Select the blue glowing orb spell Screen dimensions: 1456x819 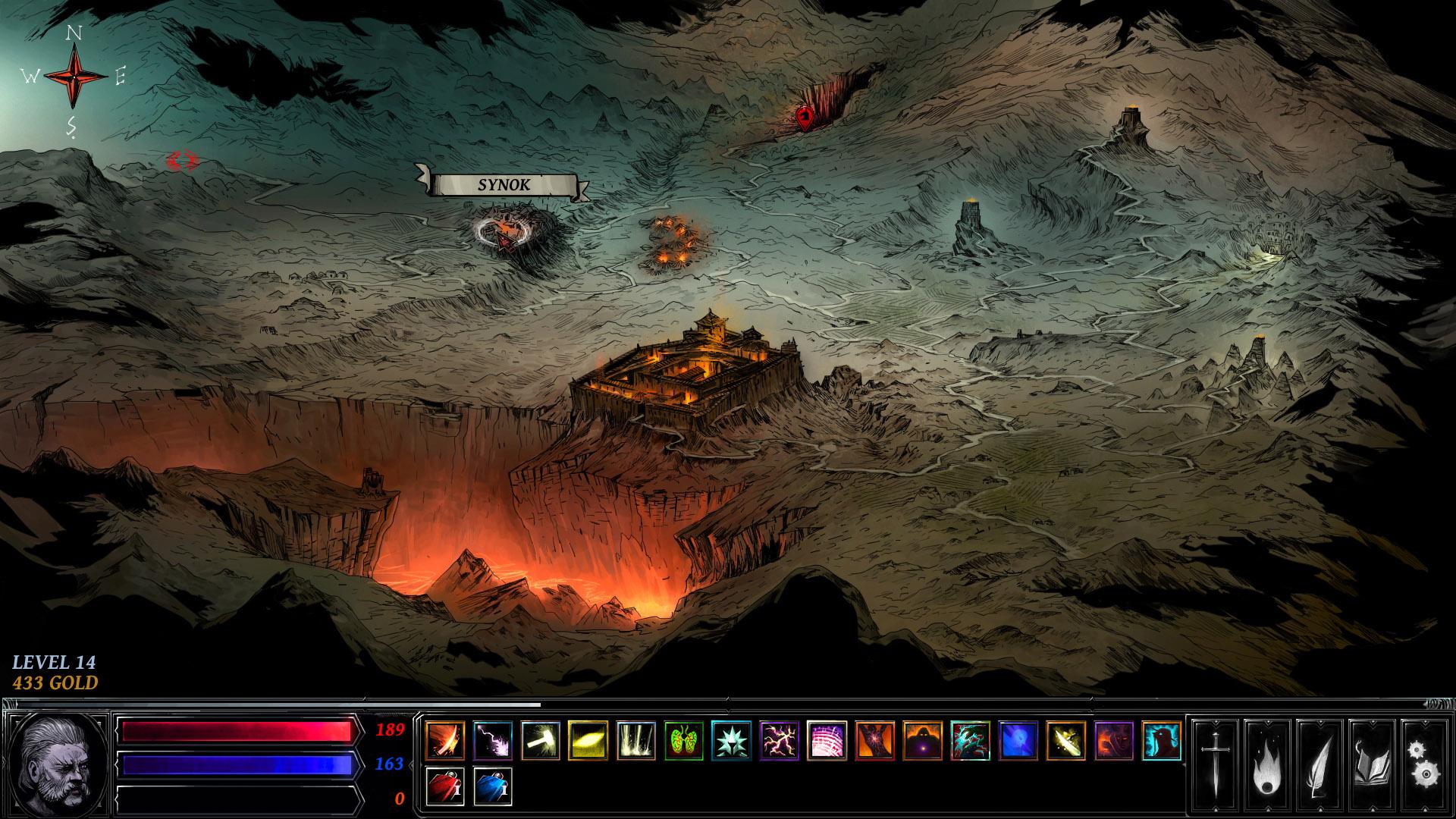(1018, 740)
